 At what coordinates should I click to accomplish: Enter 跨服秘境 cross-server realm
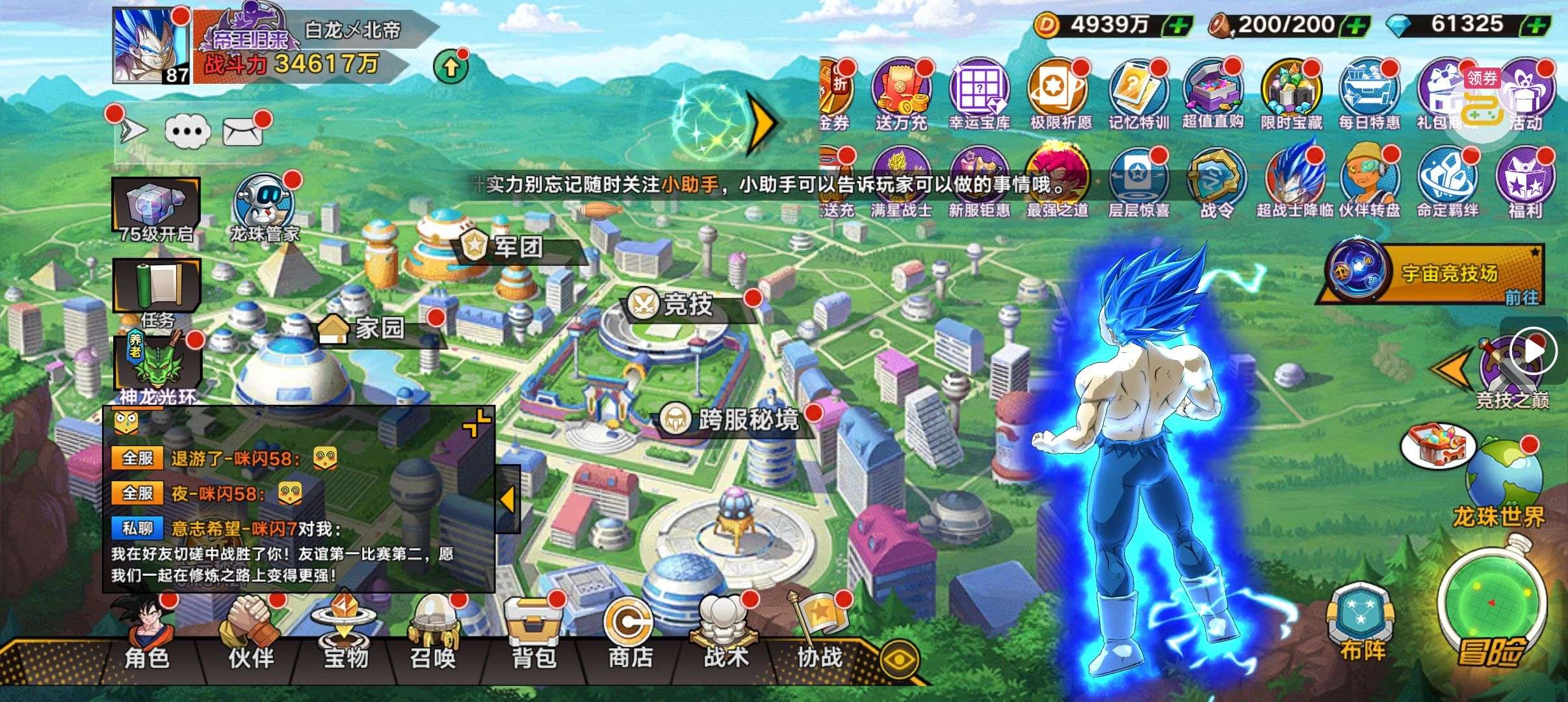tap(738, 420)
